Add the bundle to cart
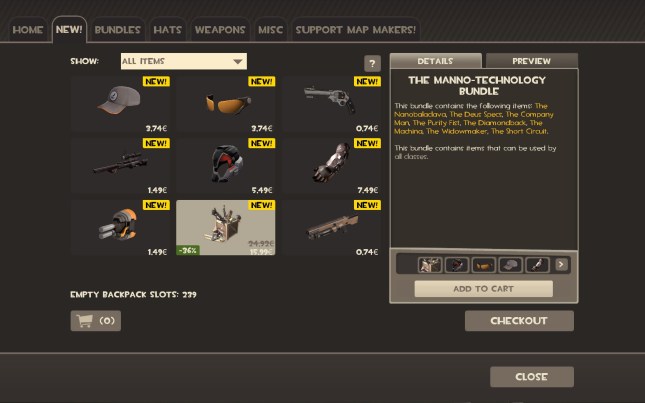This screenshot has height=403, width=645. click(483, 289)
